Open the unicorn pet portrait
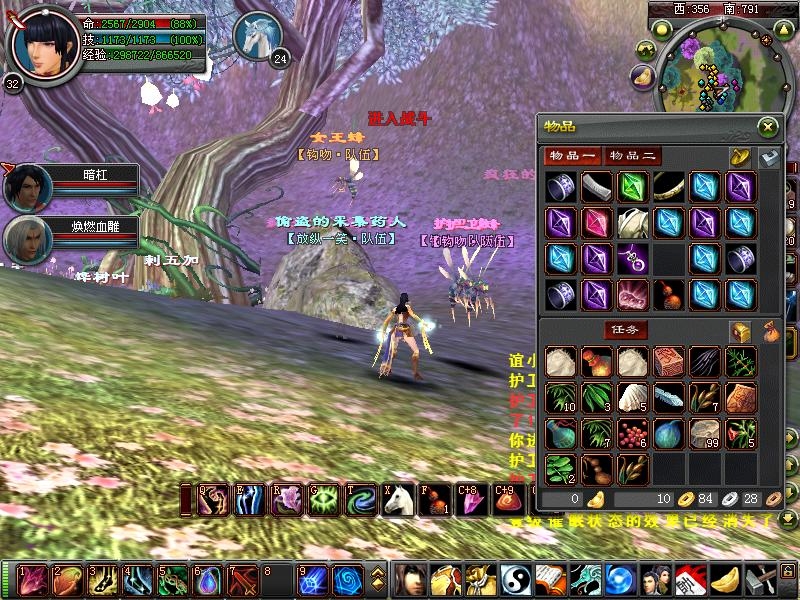800x600 pixels. point(256,36)
